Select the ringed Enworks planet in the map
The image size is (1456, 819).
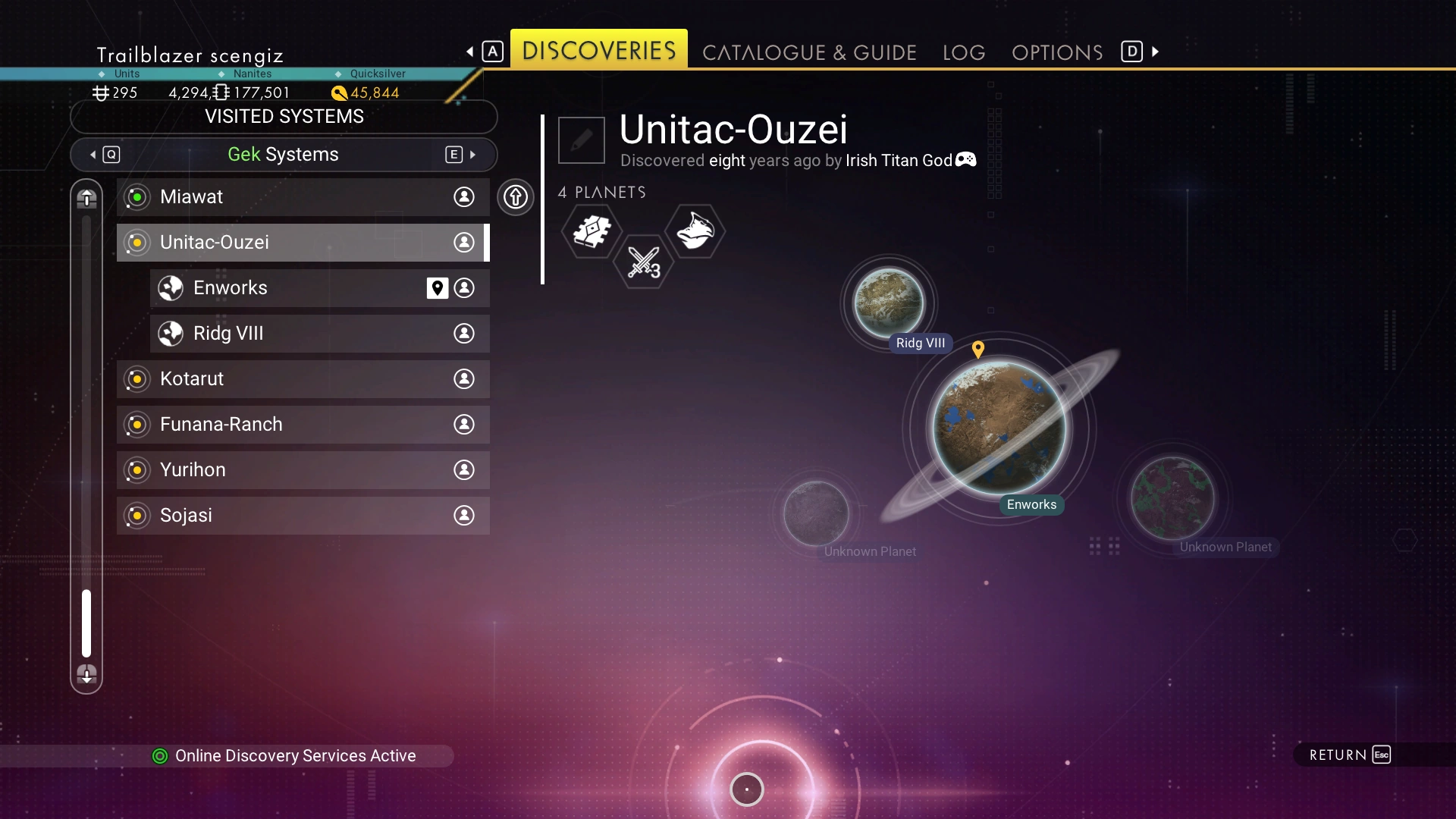tap(999, 428)
